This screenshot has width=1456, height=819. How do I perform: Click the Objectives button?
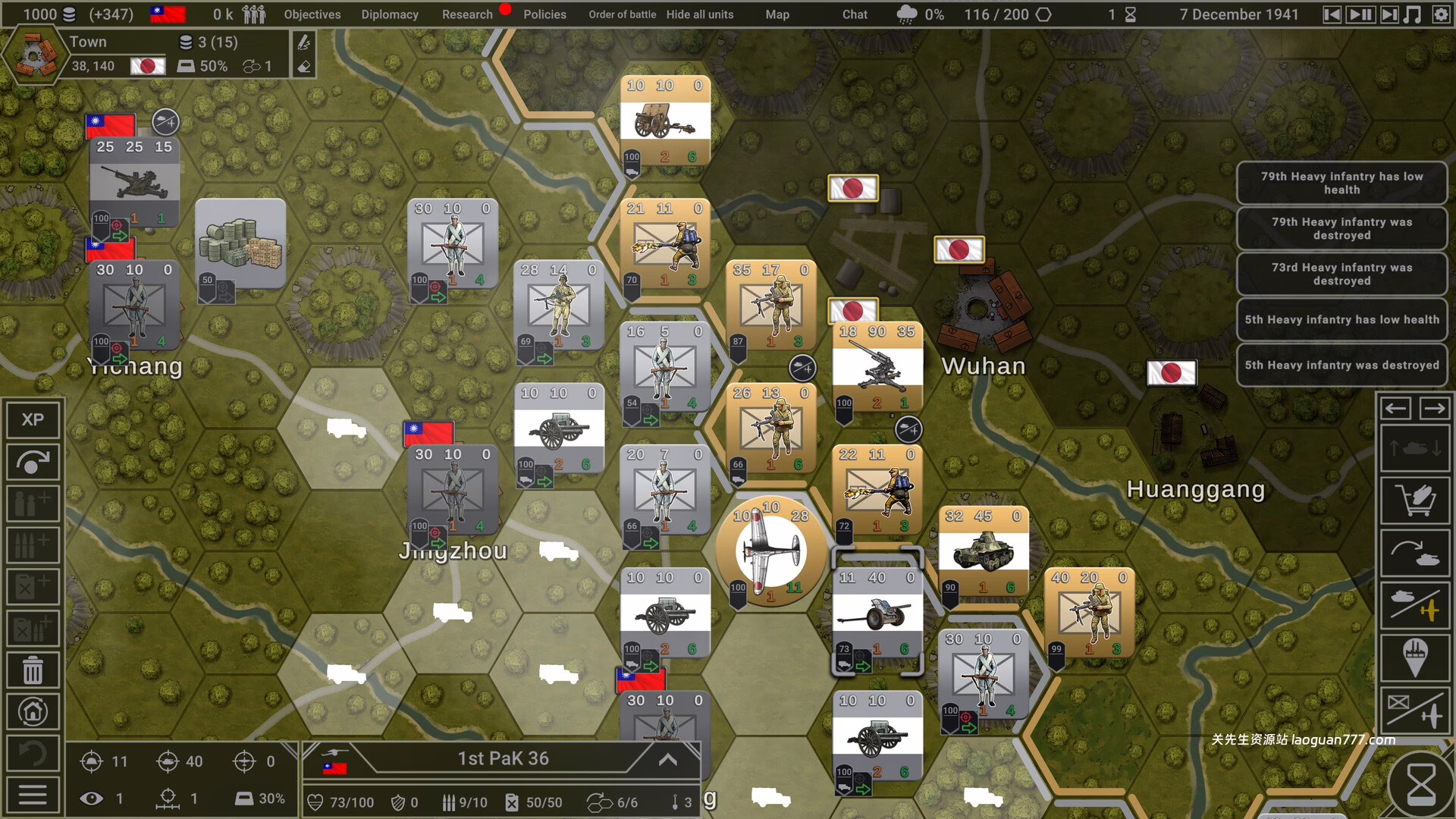coord(311,14)
